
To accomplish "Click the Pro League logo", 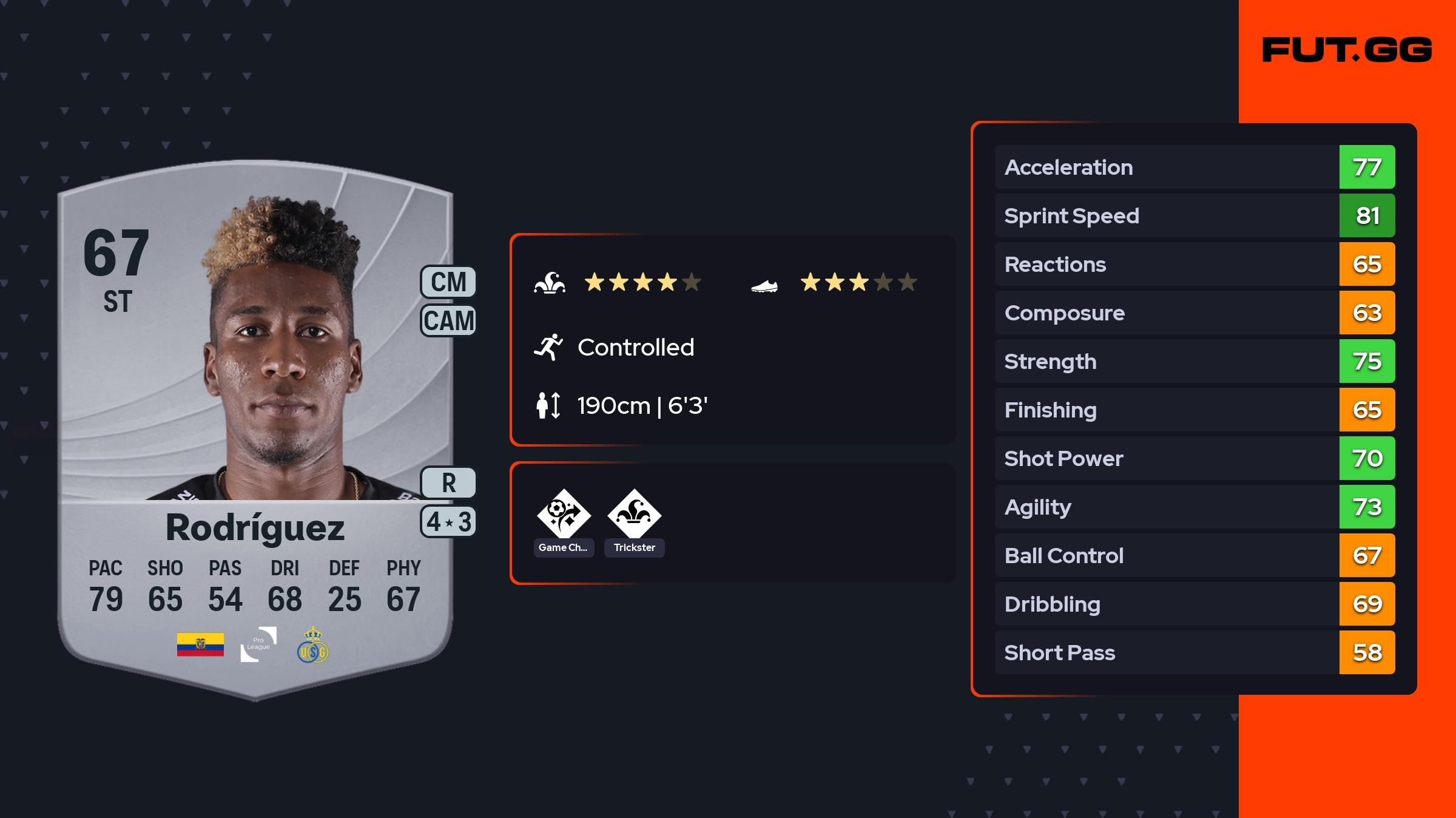I will coord(258,644).
